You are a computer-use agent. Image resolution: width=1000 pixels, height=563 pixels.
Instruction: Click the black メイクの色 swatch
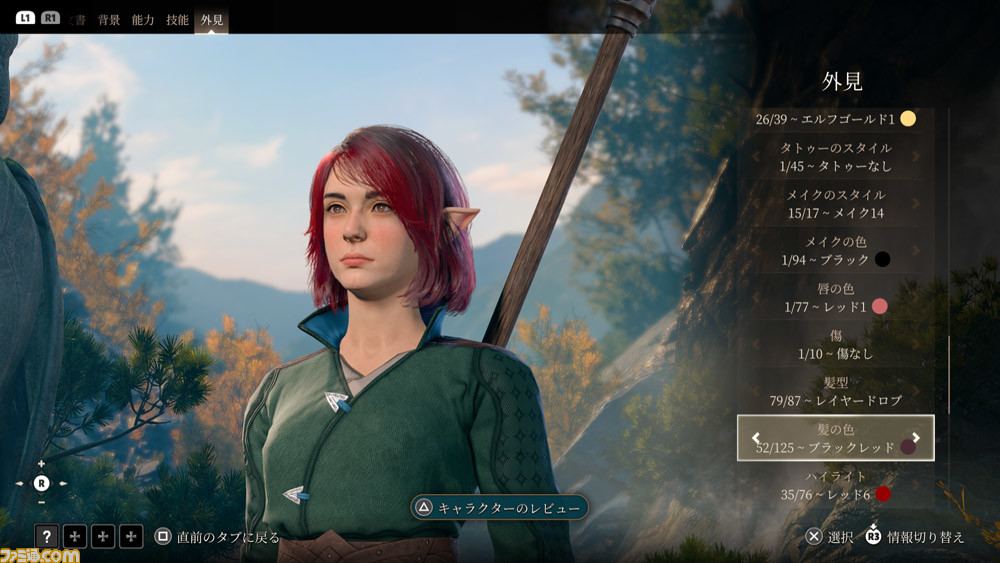click(882, 260)
